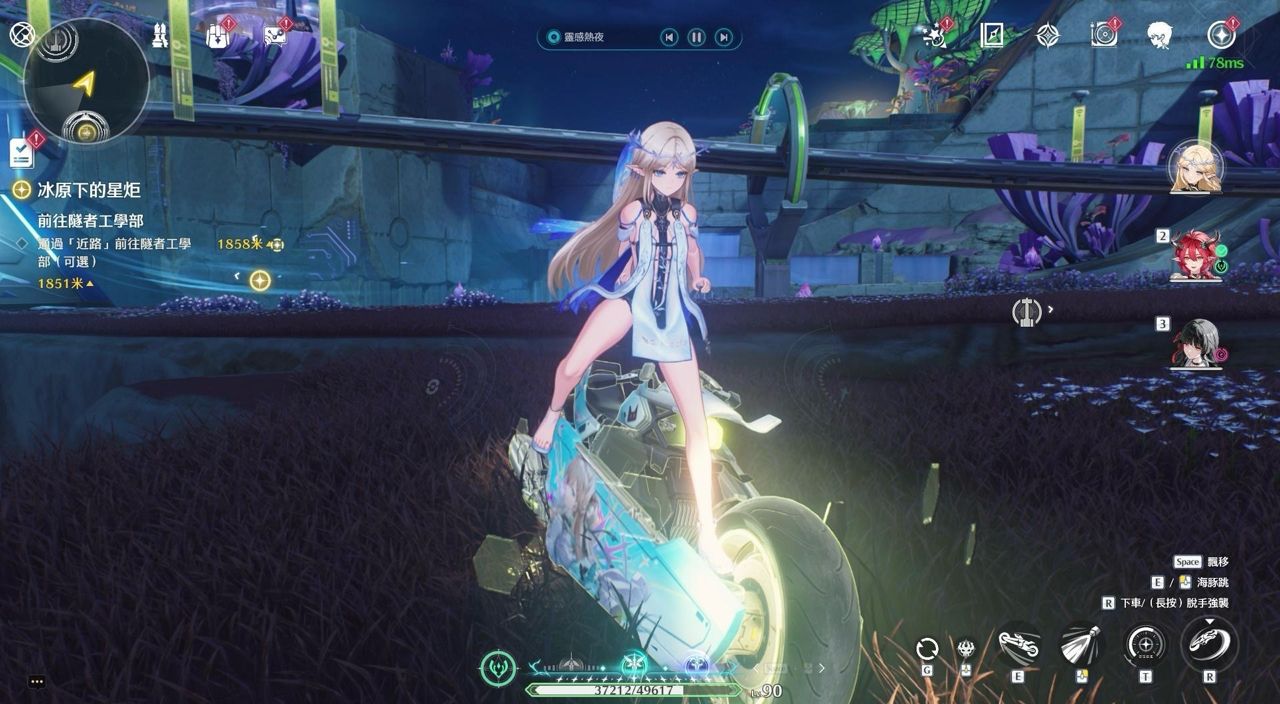
Task: Open the four-point star diamond icon
Action: coord(1047,36)
